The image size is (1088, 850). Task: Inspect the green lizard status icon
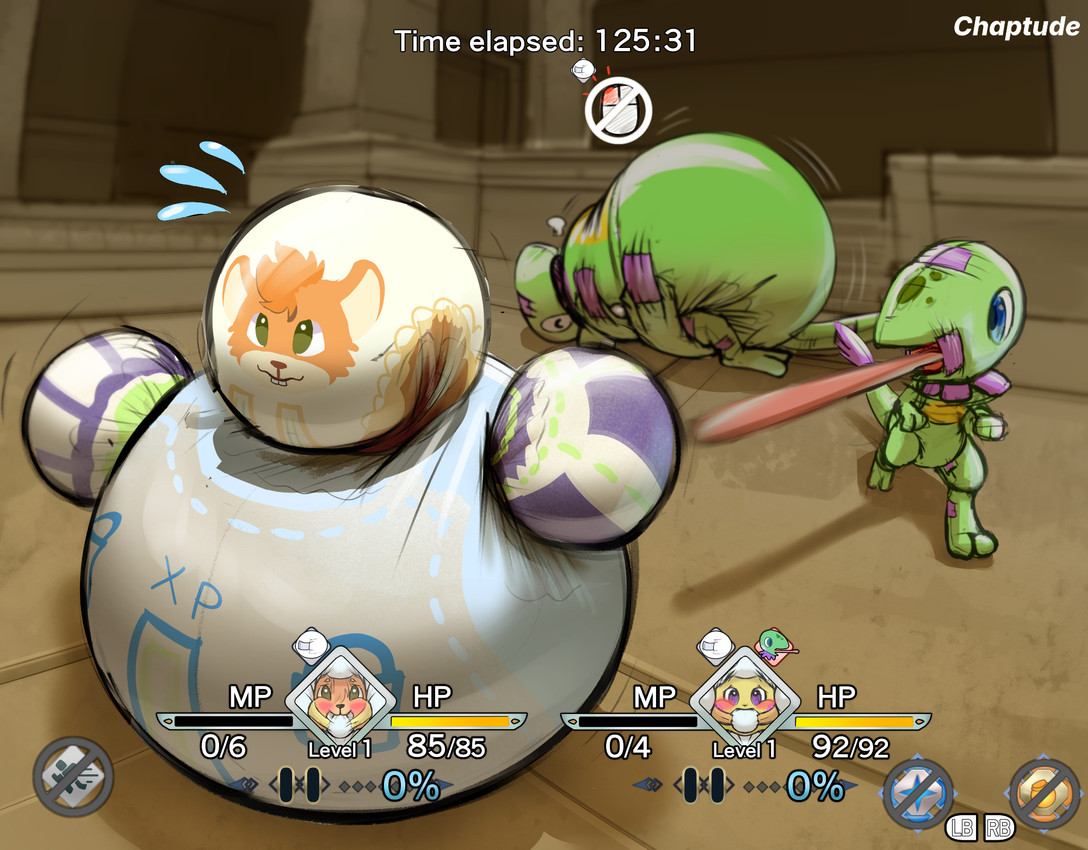point(775,645)
